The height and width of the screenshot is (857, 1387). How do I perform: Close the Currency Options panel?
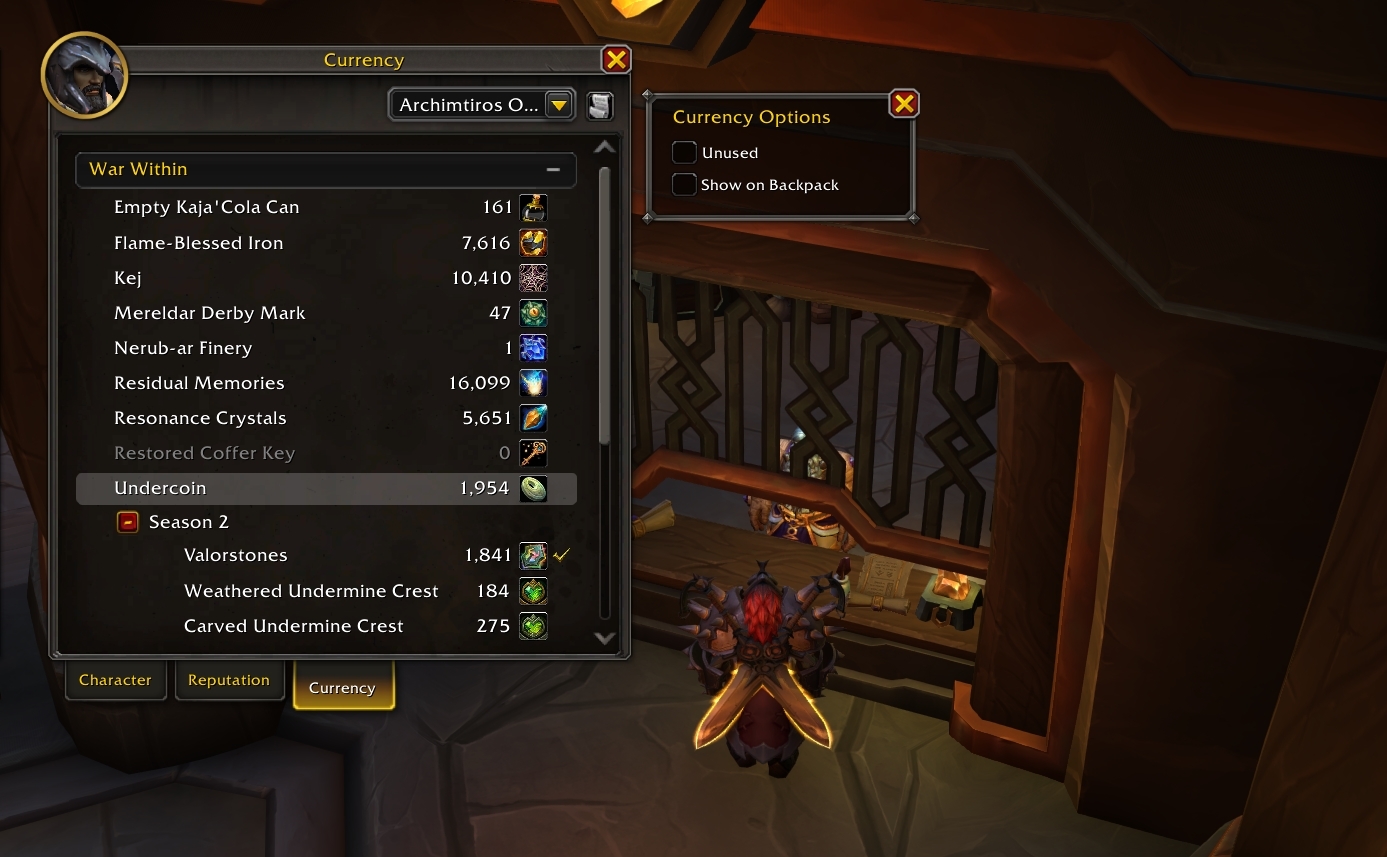[904, 103]
